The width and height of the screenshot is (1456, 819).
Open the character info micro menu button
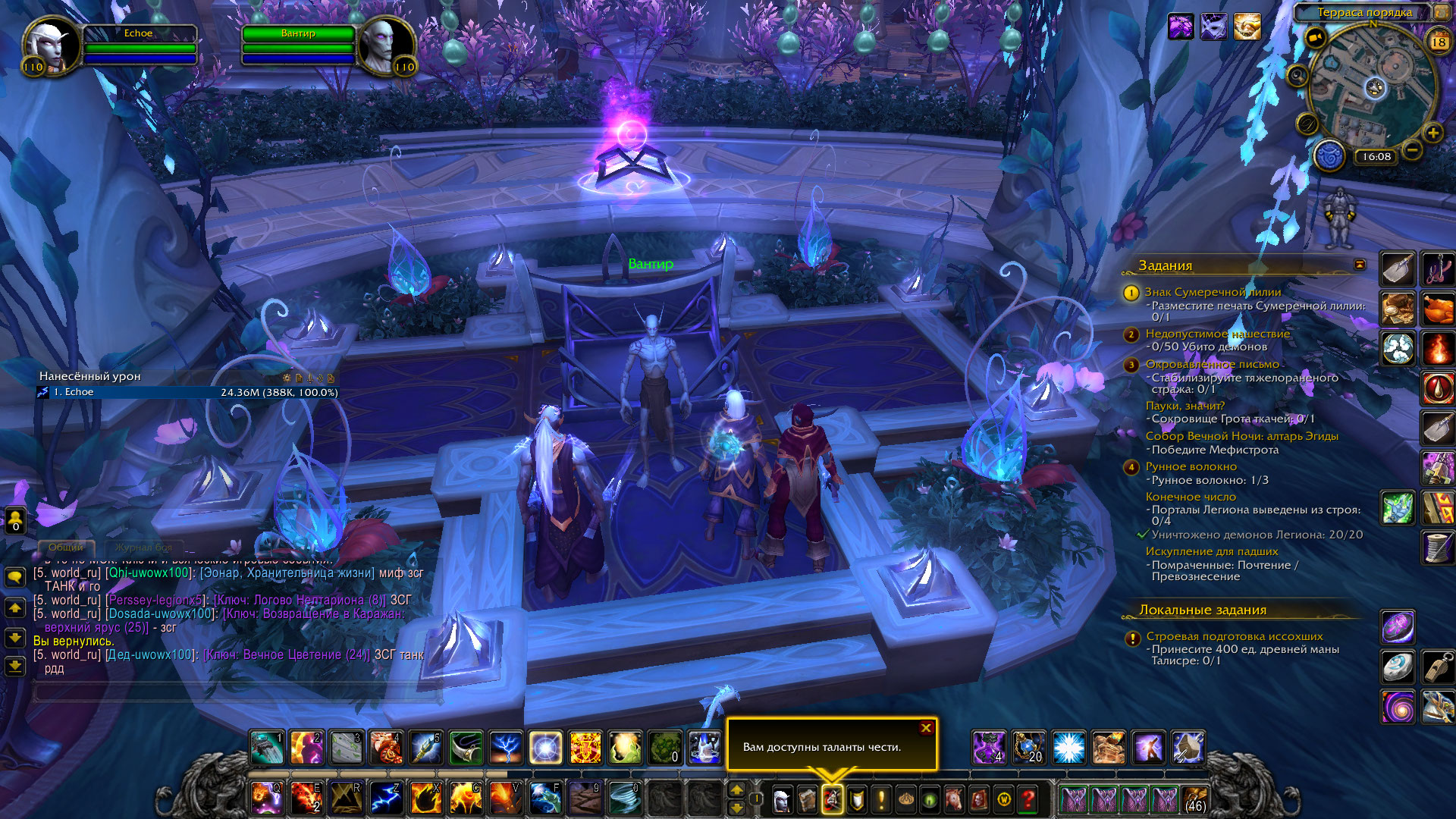(782, 799)
